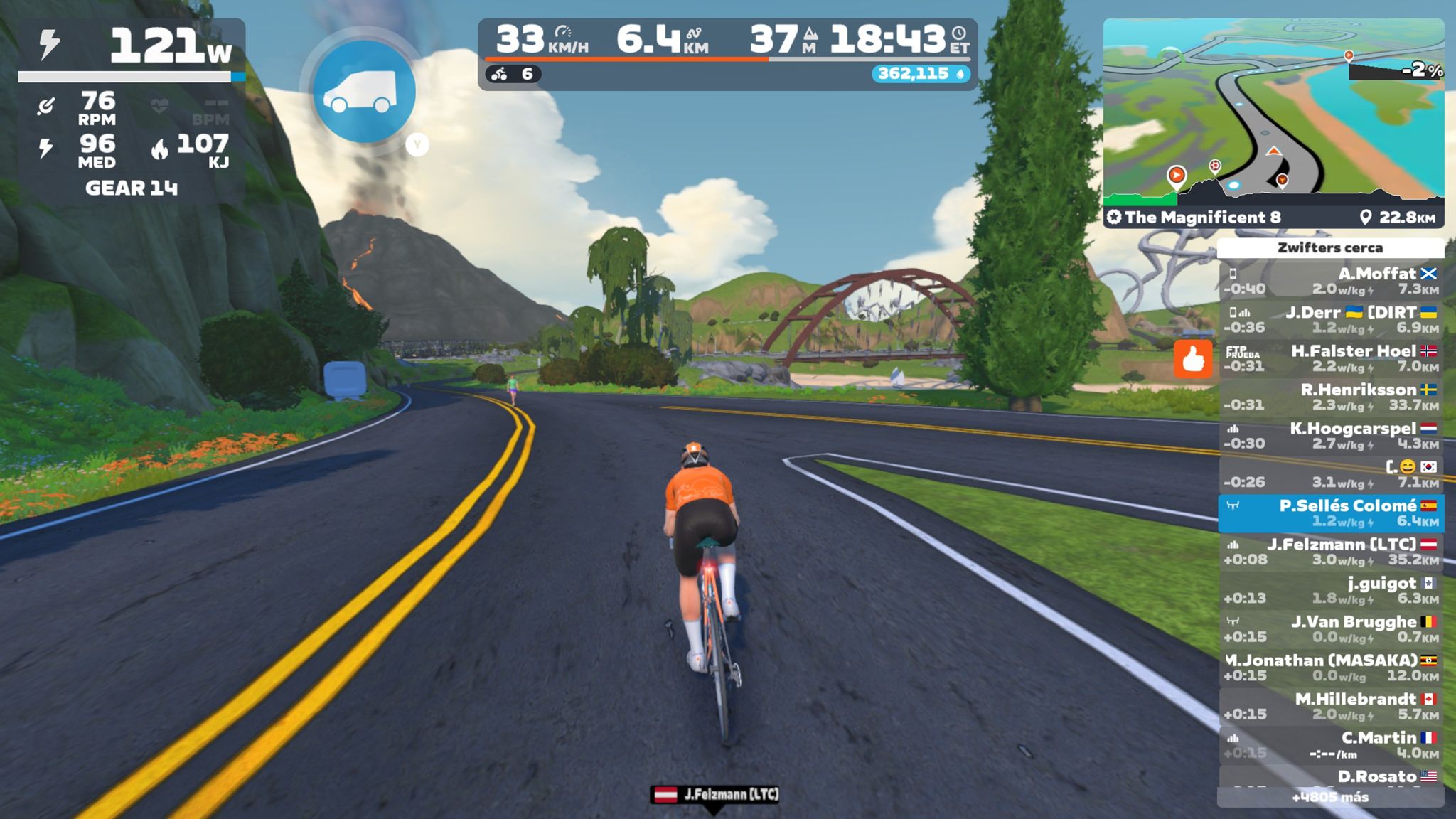The width and height of the screenshot is (1456, 819).
Task: Choose C.Martin in the Zwifters list
Action: 1331,744
